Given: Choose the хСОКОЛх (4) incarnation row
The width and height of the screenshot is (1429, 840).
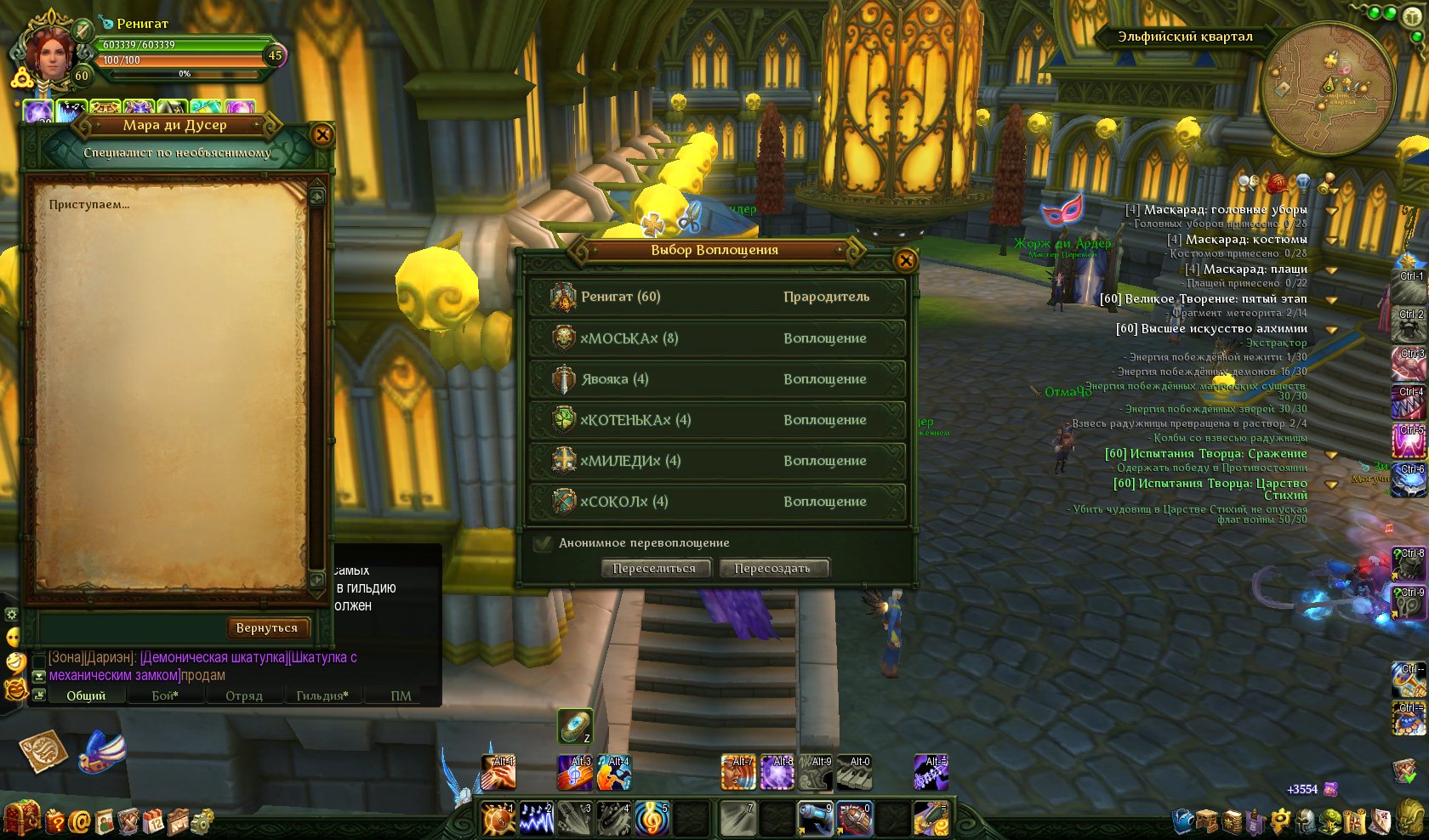Looking at the screenshot, I should point(716,502).
